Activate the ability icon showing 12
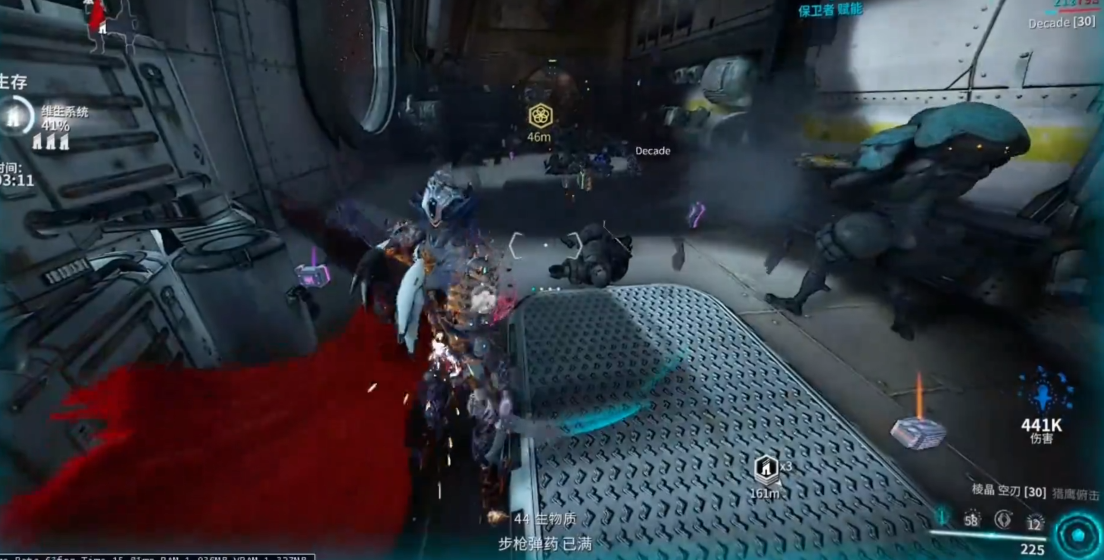This screenshot has height=560, width=1104. (1035, 521)
